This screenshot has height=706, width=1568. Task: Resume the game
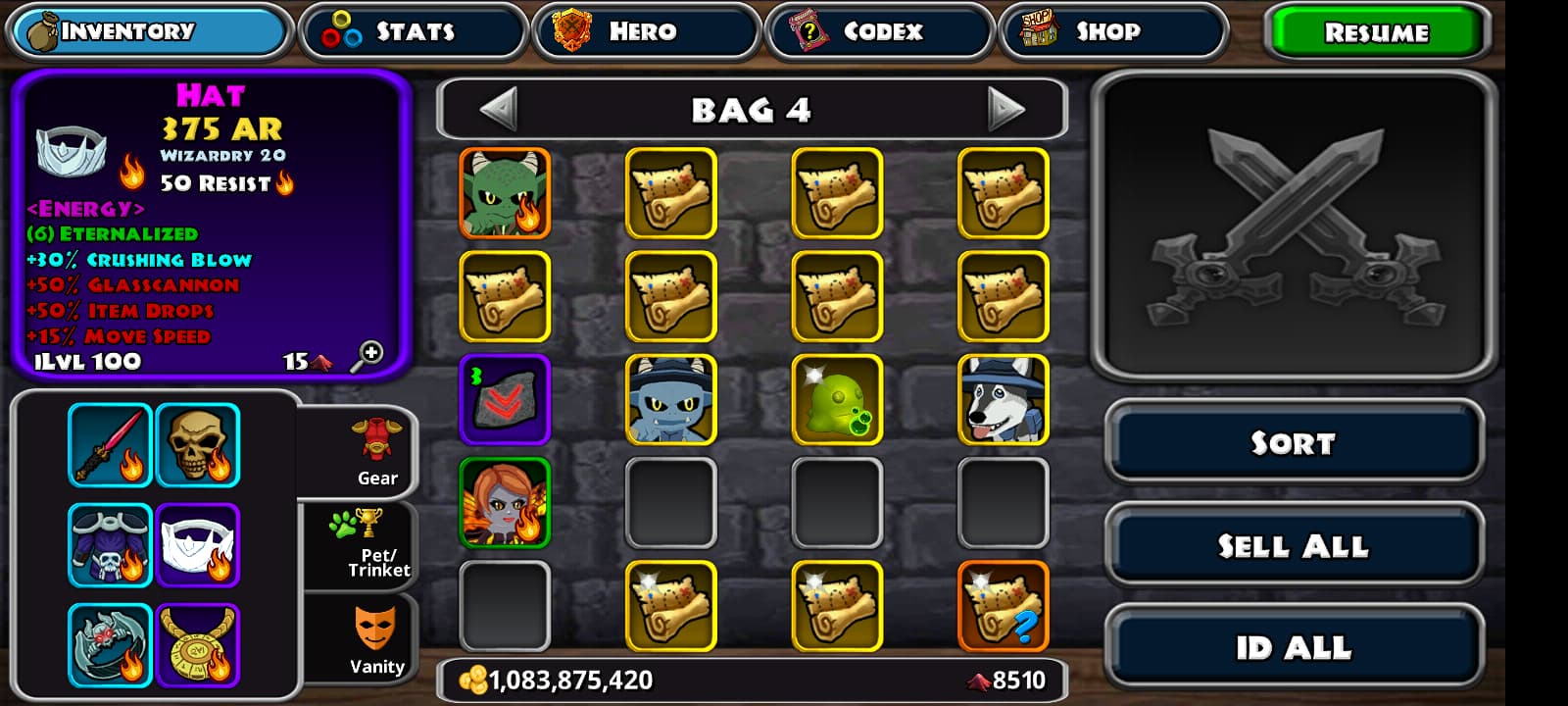click(x=1376, y=32)
